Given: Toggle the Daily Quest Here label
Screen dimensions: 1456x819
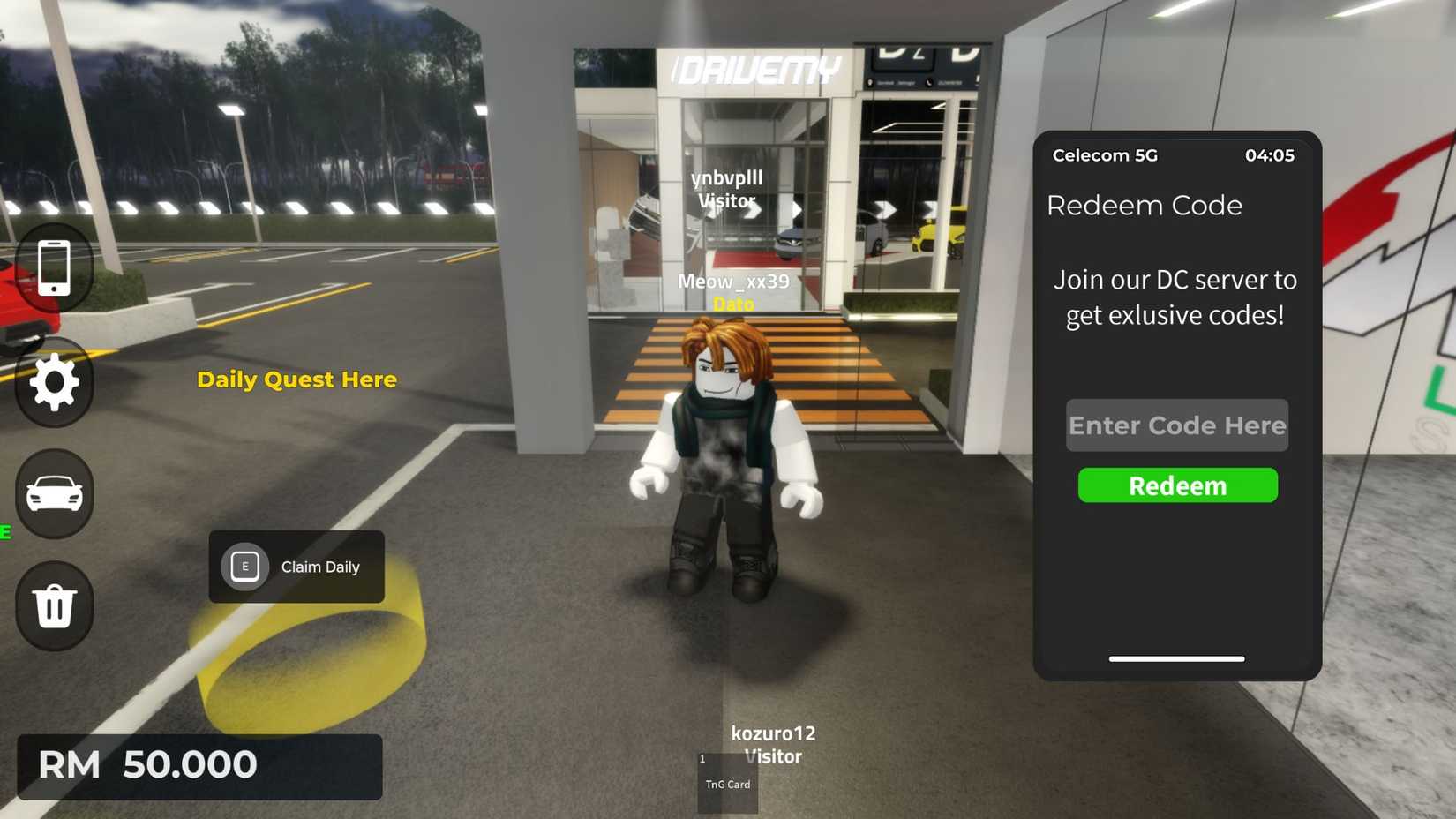Looking at the screenshot, I should click(296, 379).
